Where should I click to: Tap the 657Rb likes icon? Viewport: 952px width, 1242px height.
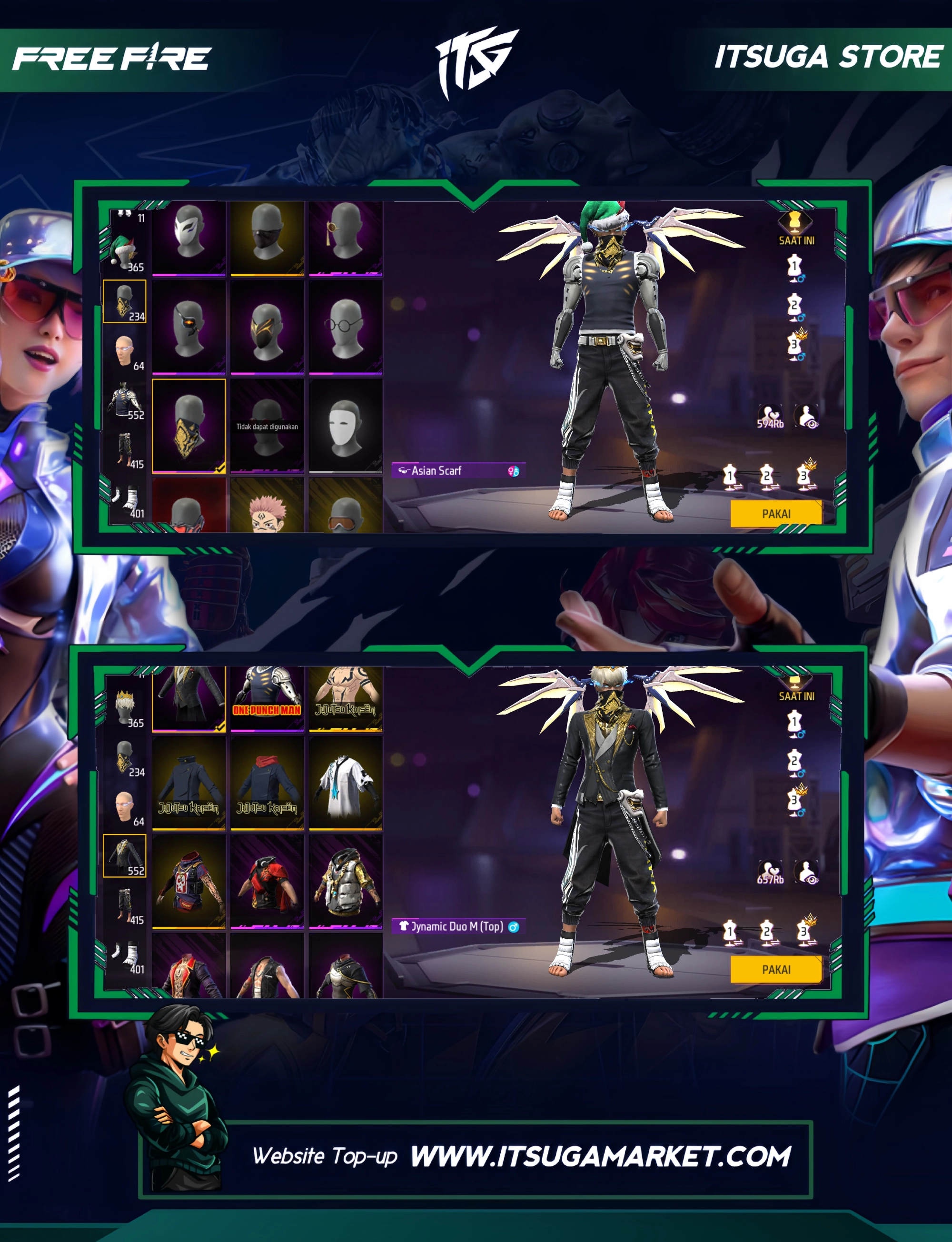(x=770, y=873)
